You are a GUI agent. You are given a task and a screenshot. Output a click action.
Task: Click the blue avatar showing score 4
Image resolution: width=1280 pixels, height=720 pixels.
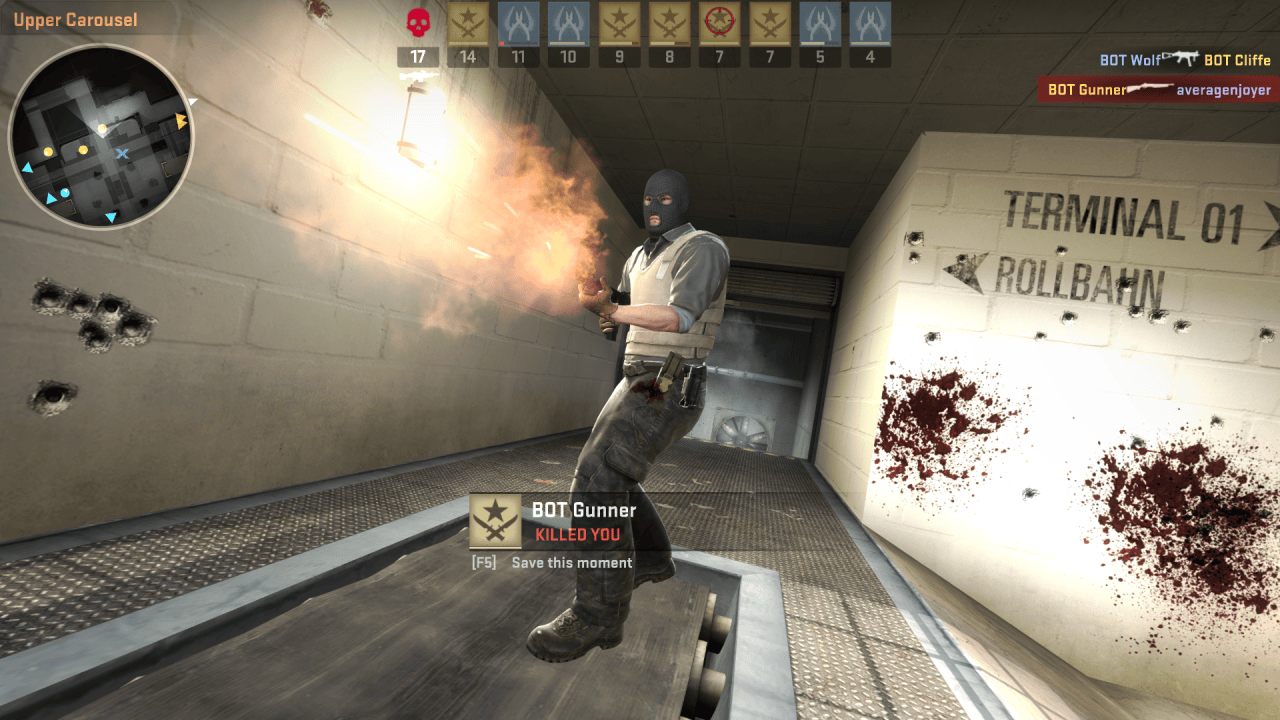pyautogui.click(x=870, y=23)
